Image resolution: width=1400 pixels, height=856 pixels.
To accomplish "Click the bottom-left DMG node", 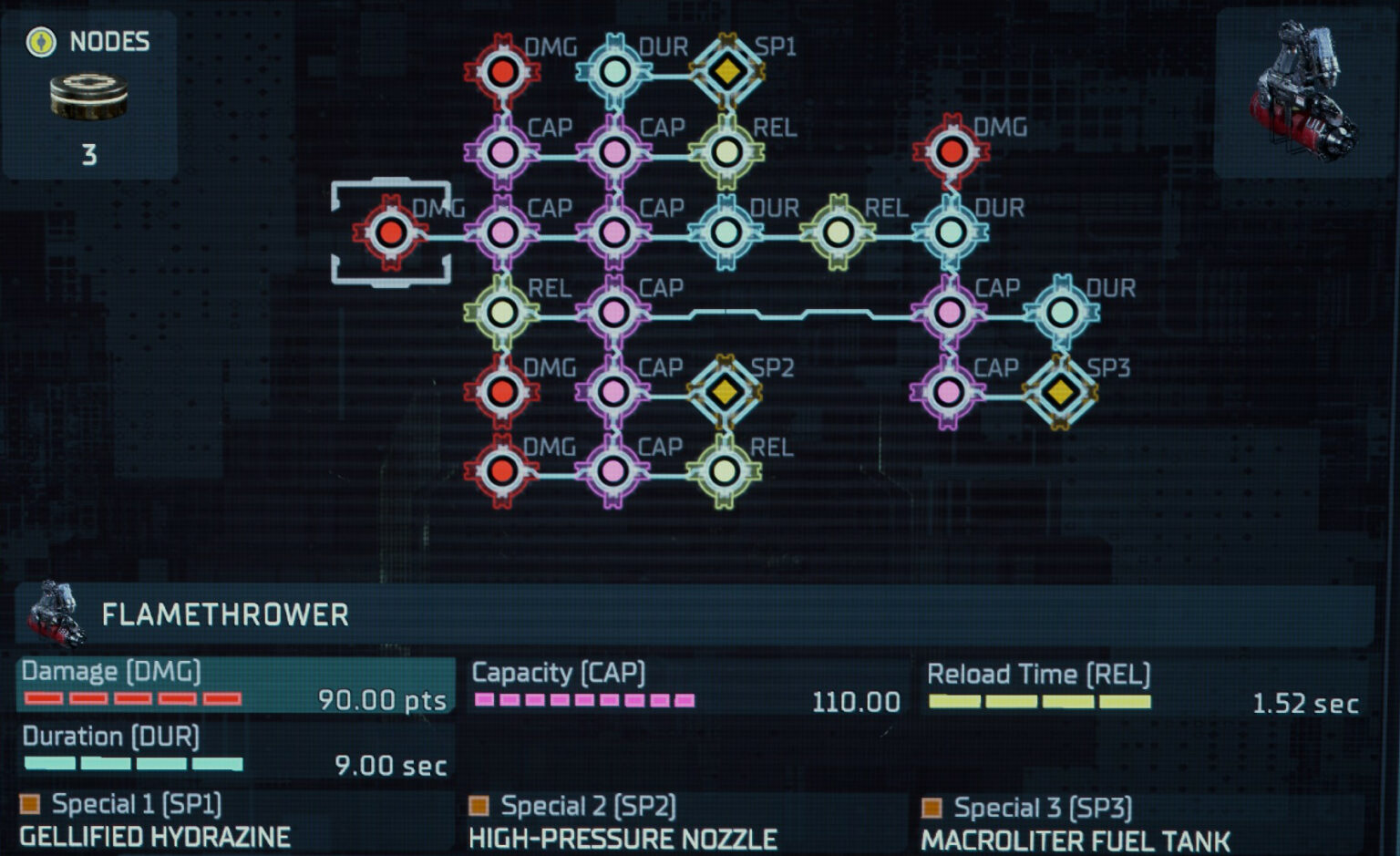I will (x=501, y=472).
